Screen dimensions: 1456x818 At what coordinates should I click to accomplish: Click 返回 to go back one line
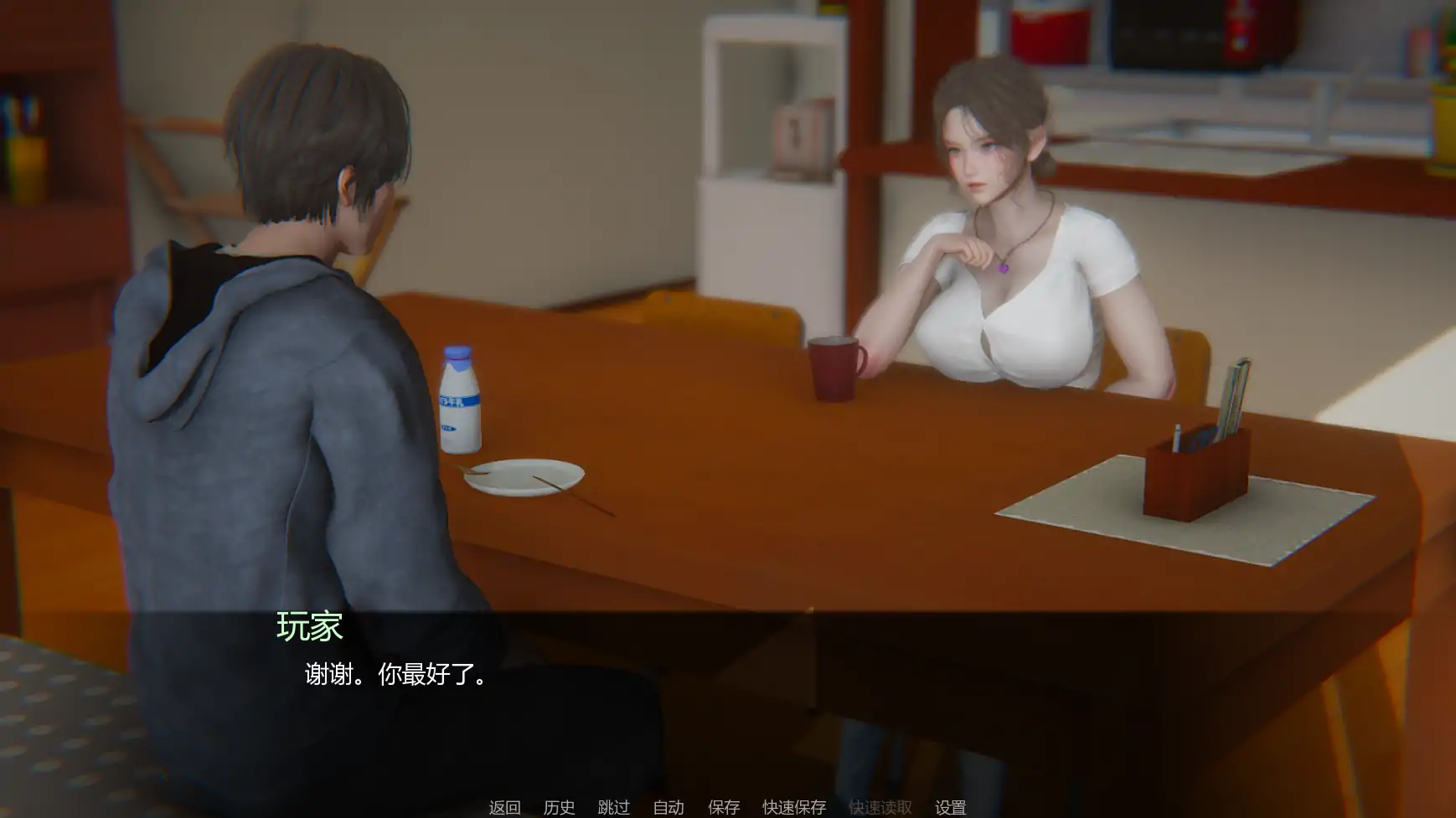pos(503,807)
